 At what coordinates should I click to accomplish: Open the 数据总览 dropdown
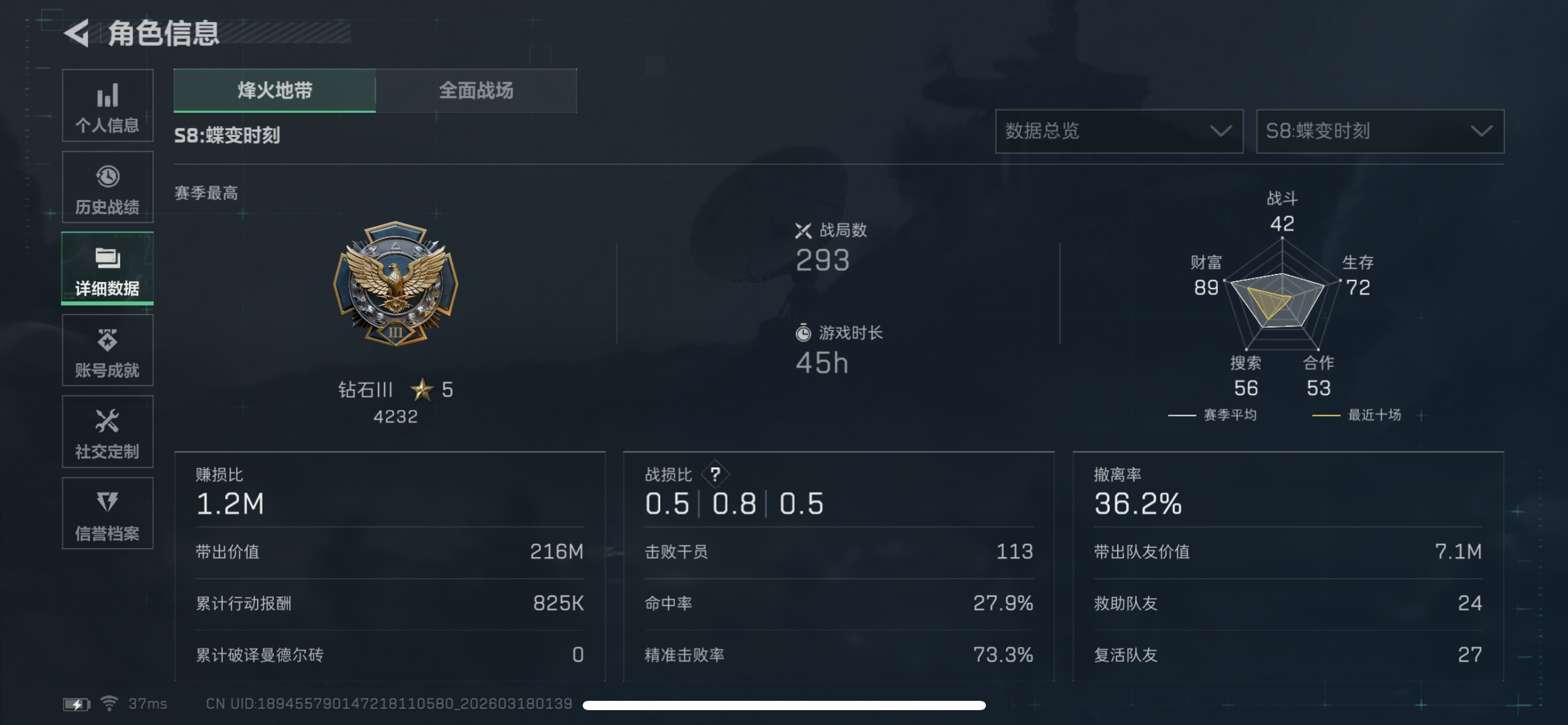coord(1118,131)
